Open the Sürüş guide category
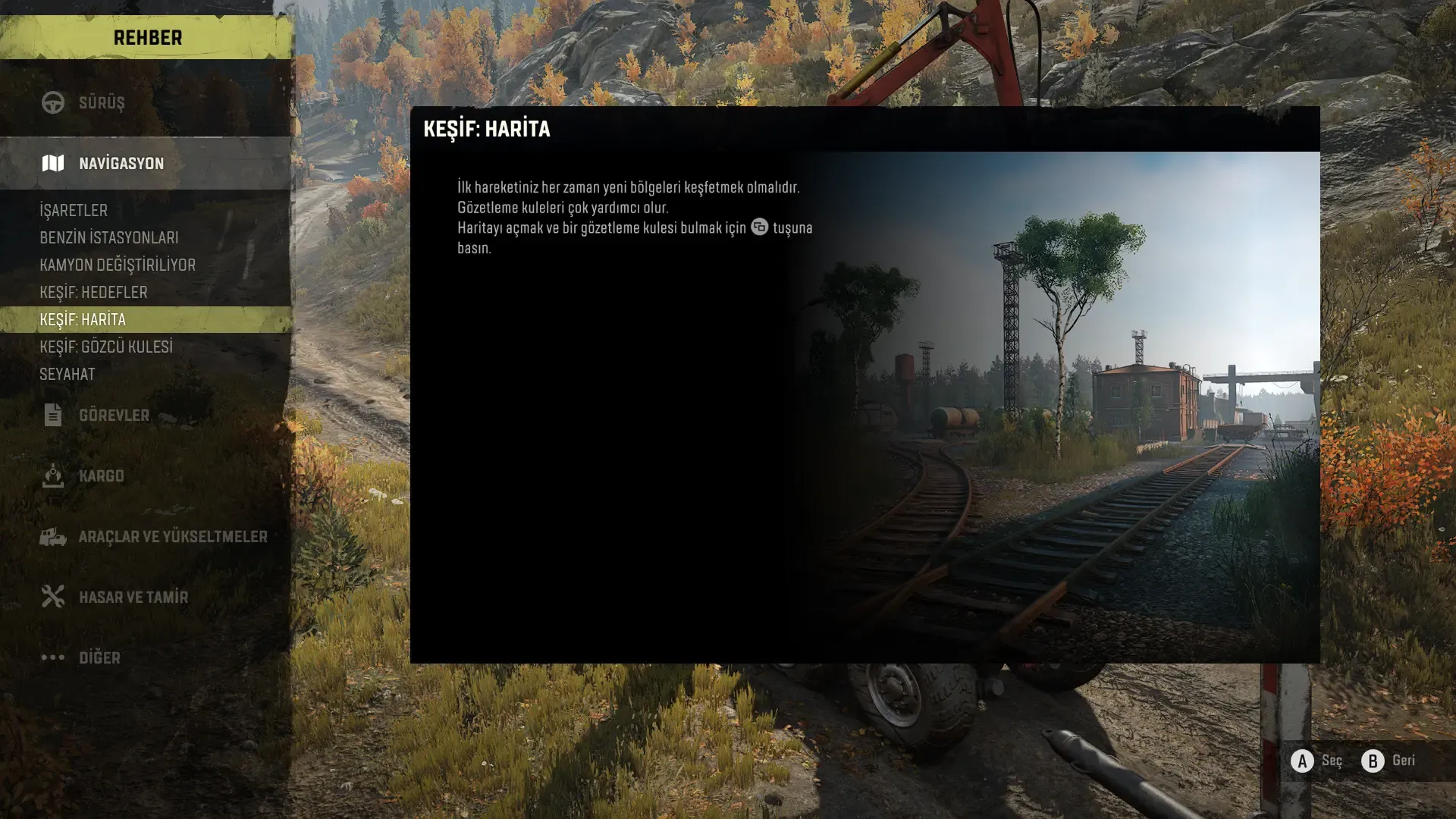Viewport: 1456px width, 819px height. [102, 102]
